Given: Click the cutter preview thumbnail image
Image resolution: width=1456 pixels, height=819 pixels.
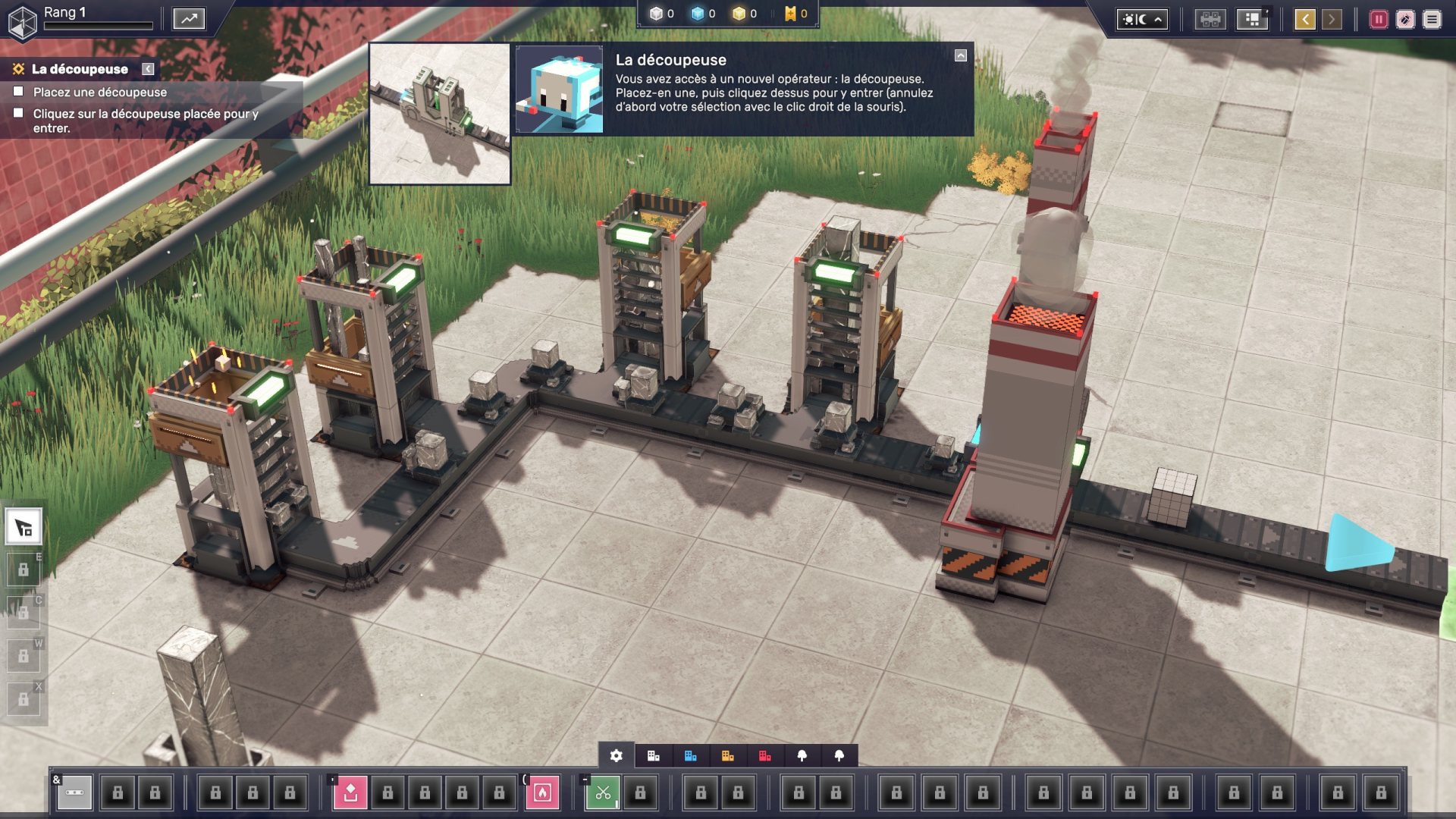Looking at the screenshot, I should [x=440, y=114].
